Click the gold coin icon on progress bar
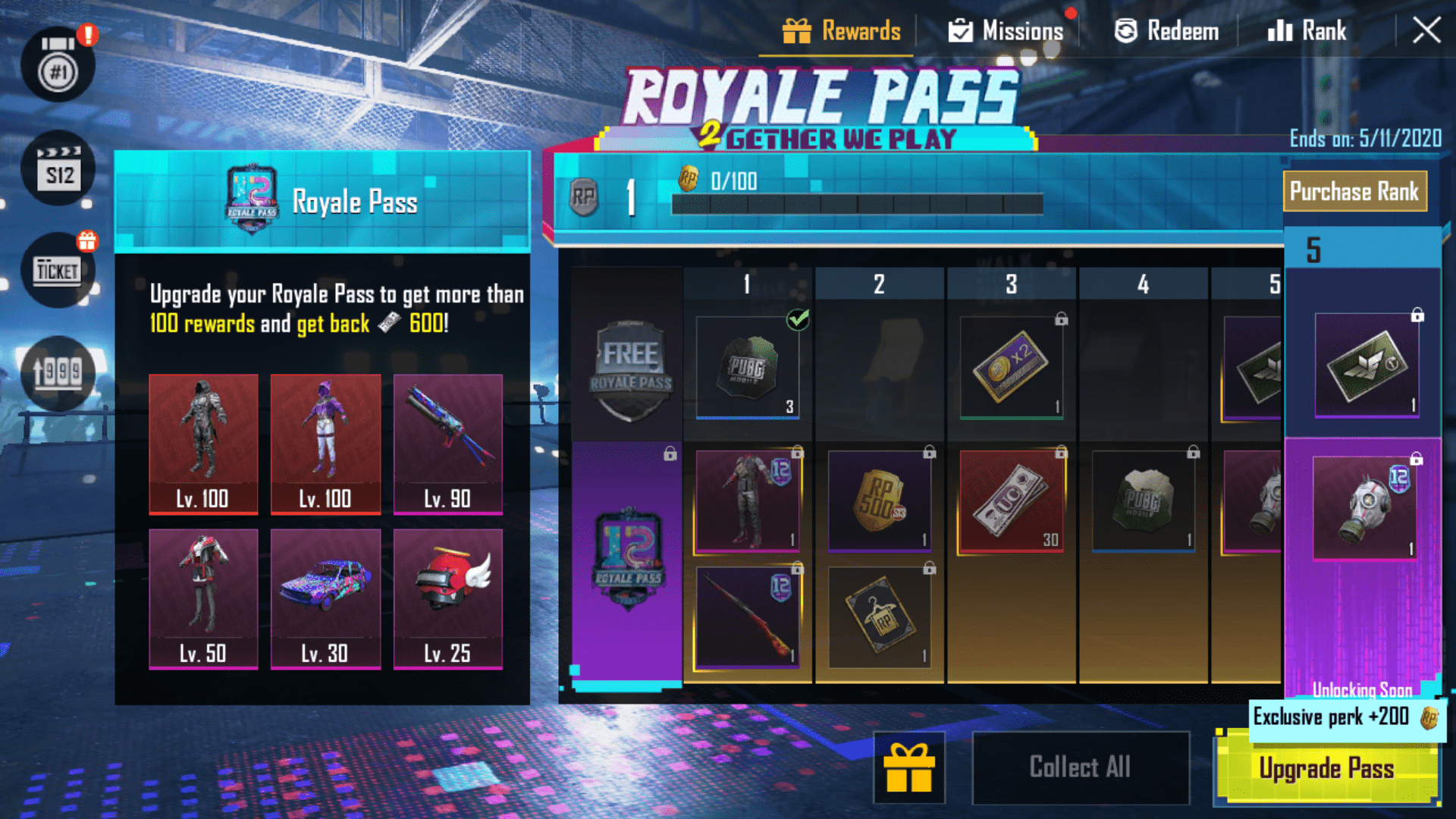 coord(689,180)
